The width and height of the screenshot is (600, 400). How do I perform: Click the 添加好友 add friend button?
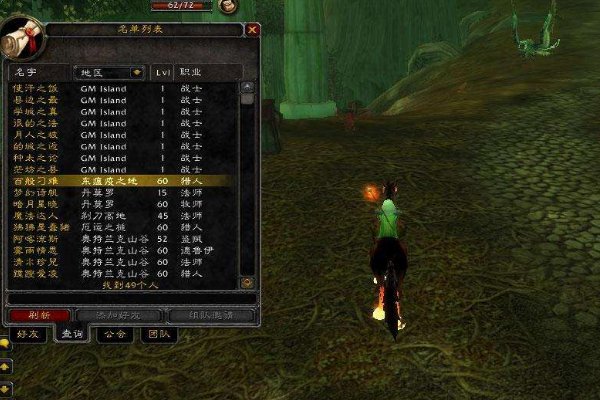pos(119,315)
